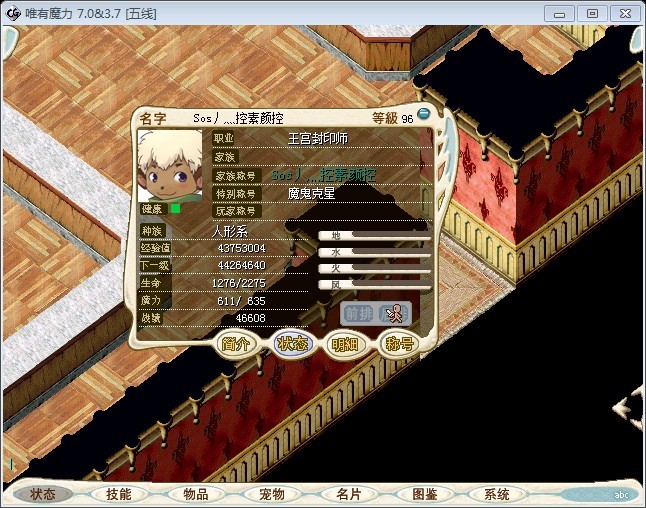Open the 系统 system menu
646x508 pixels.
[x=497, y=494]
